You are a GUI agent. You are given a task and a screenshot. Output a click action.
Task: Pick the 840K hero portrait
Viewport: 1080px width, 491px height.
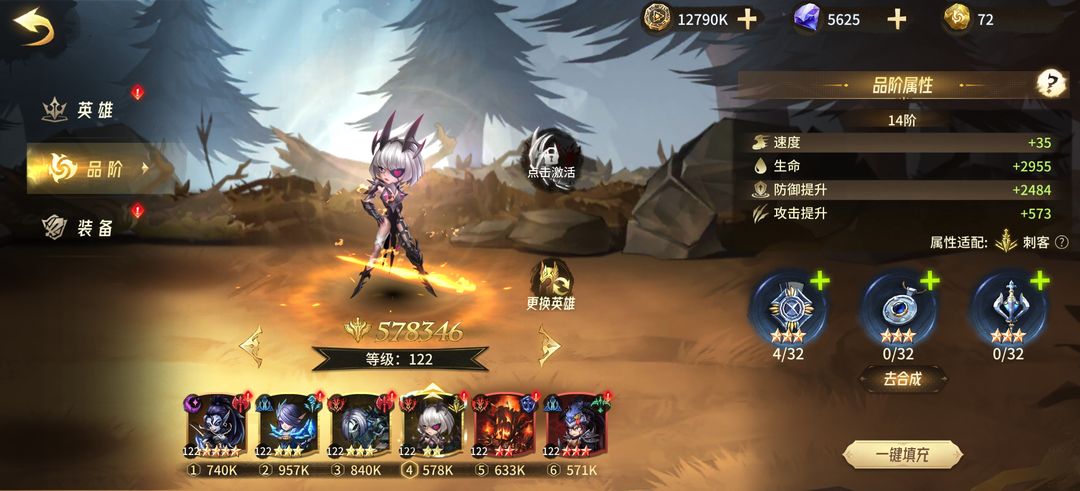coord(359,427)
